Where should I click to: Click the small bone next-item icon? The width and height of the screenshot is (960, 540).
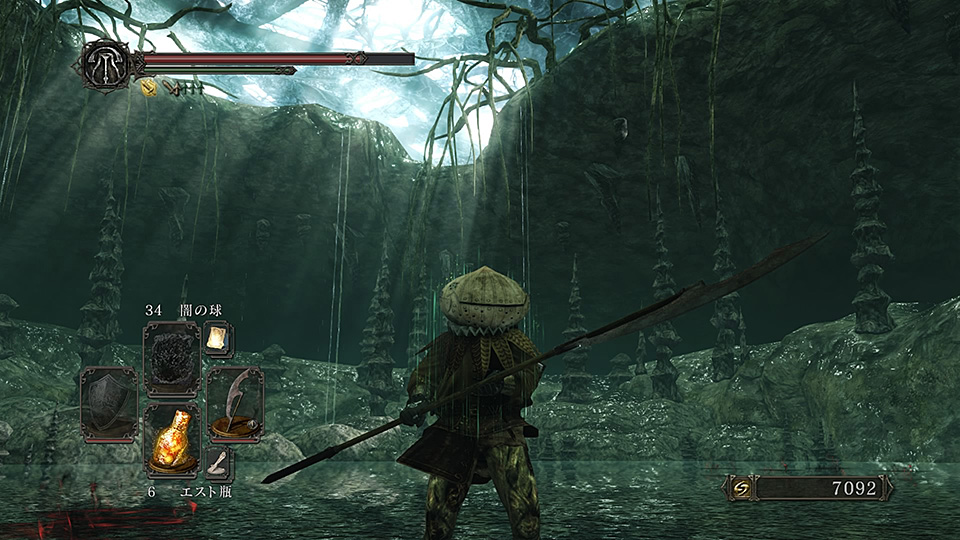click(218, 462)
